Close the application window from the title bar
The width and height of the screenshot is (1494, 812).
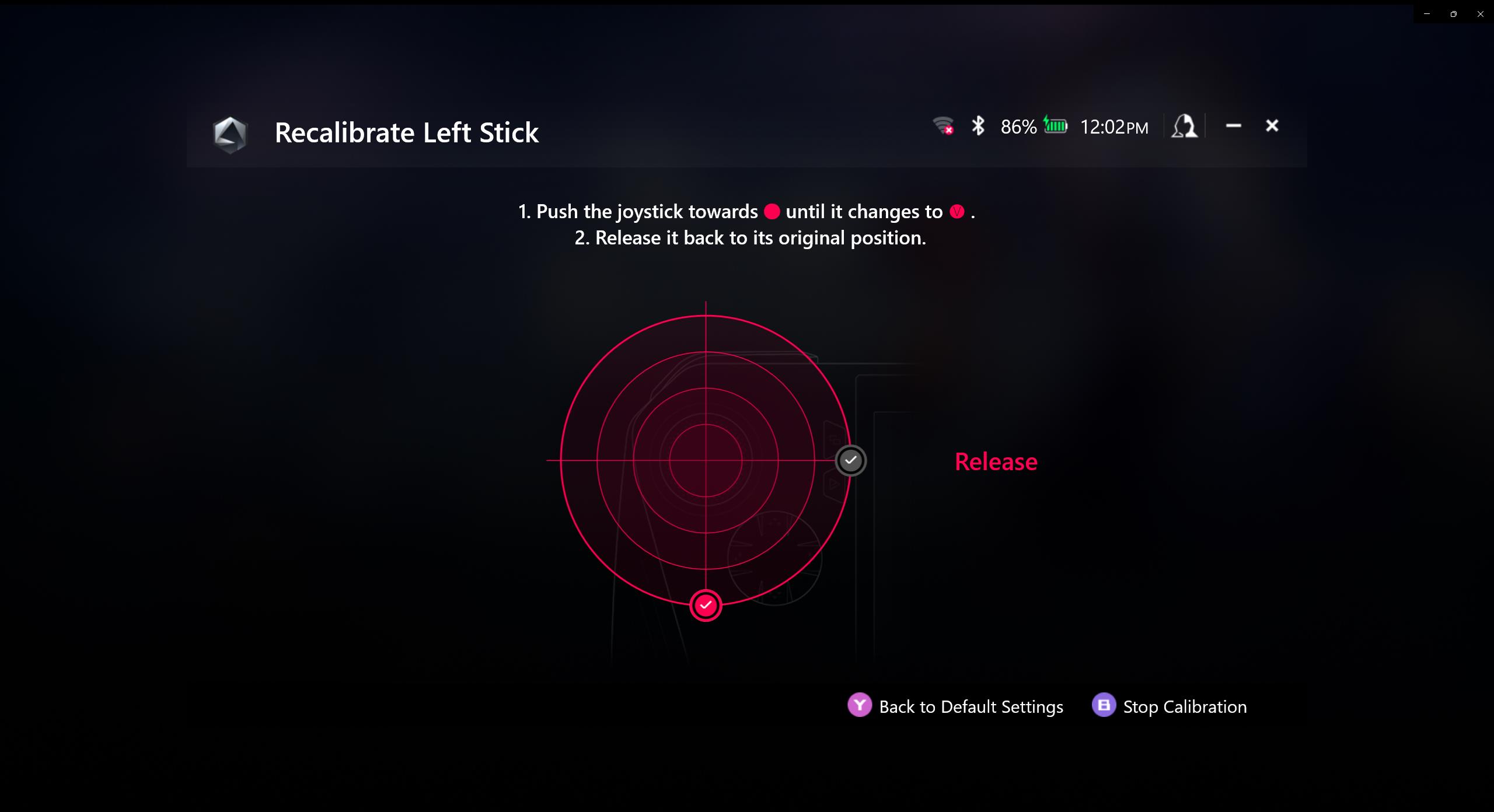coord(1480,14)
